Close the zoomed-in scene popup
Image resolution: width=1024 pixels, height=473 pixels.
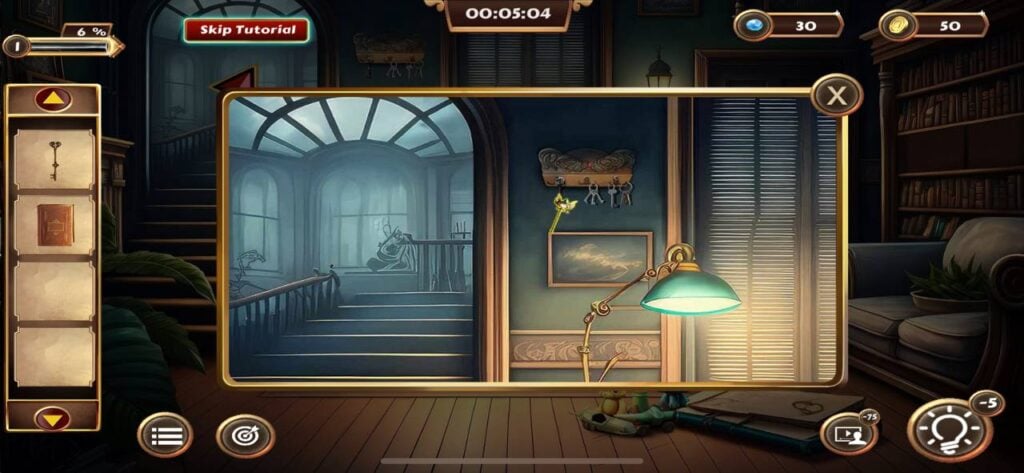[836, 96]
